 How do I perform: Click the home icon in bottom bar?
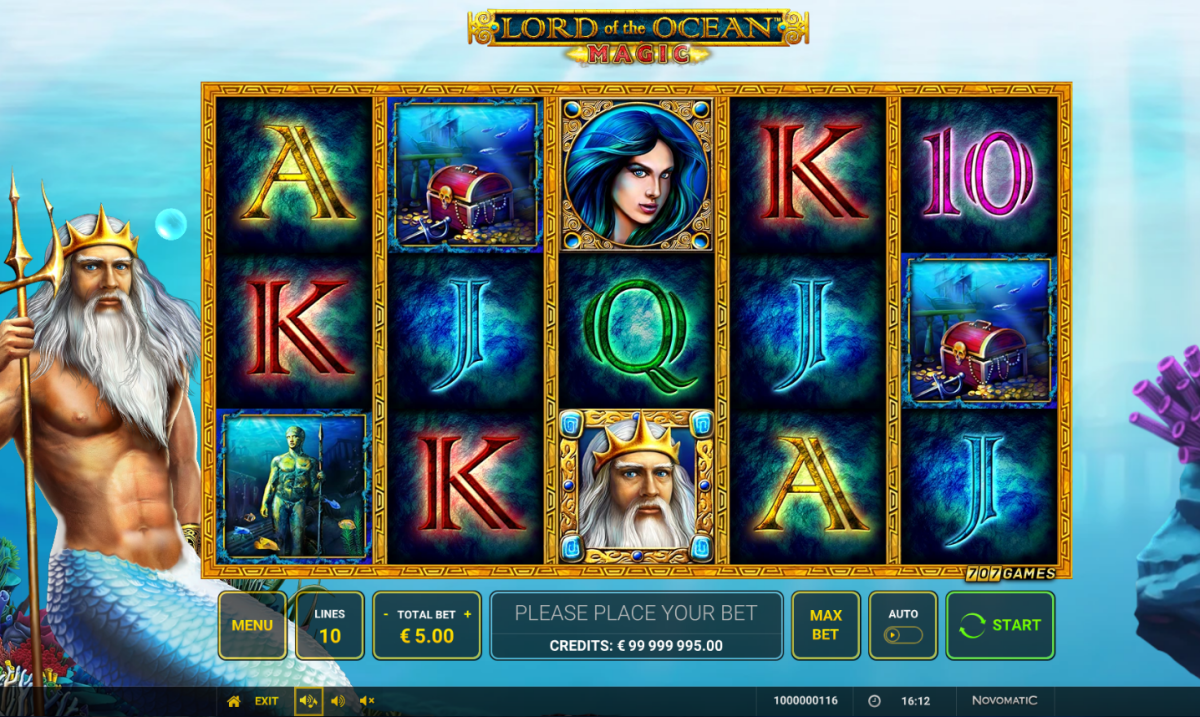click(x=234, y=701)
